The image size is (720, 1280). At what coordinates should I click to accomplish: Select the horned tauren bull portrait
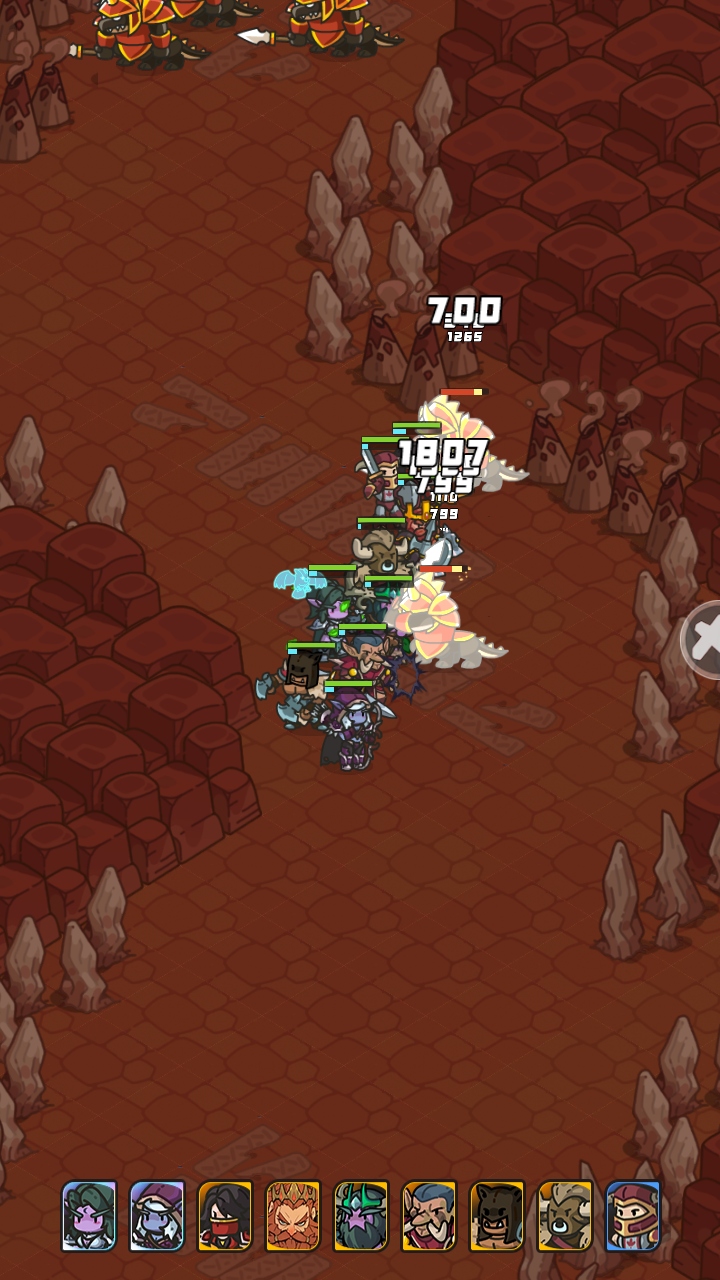(x=565, y=1215)
